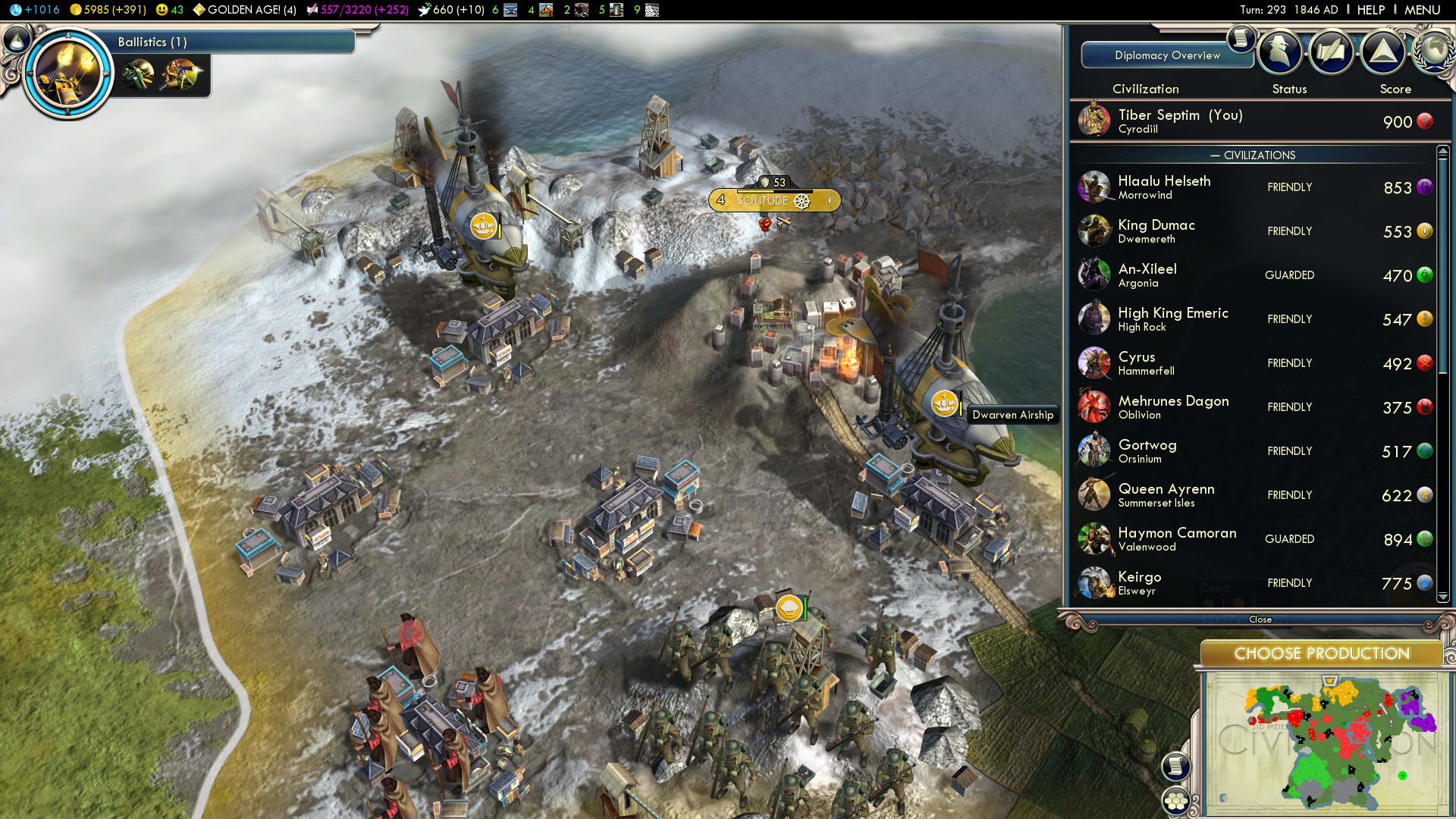Open the Ballistics research tech button
Viewport: 1456px width, 819px height.
pyautogui.click(x=68, y=73)
